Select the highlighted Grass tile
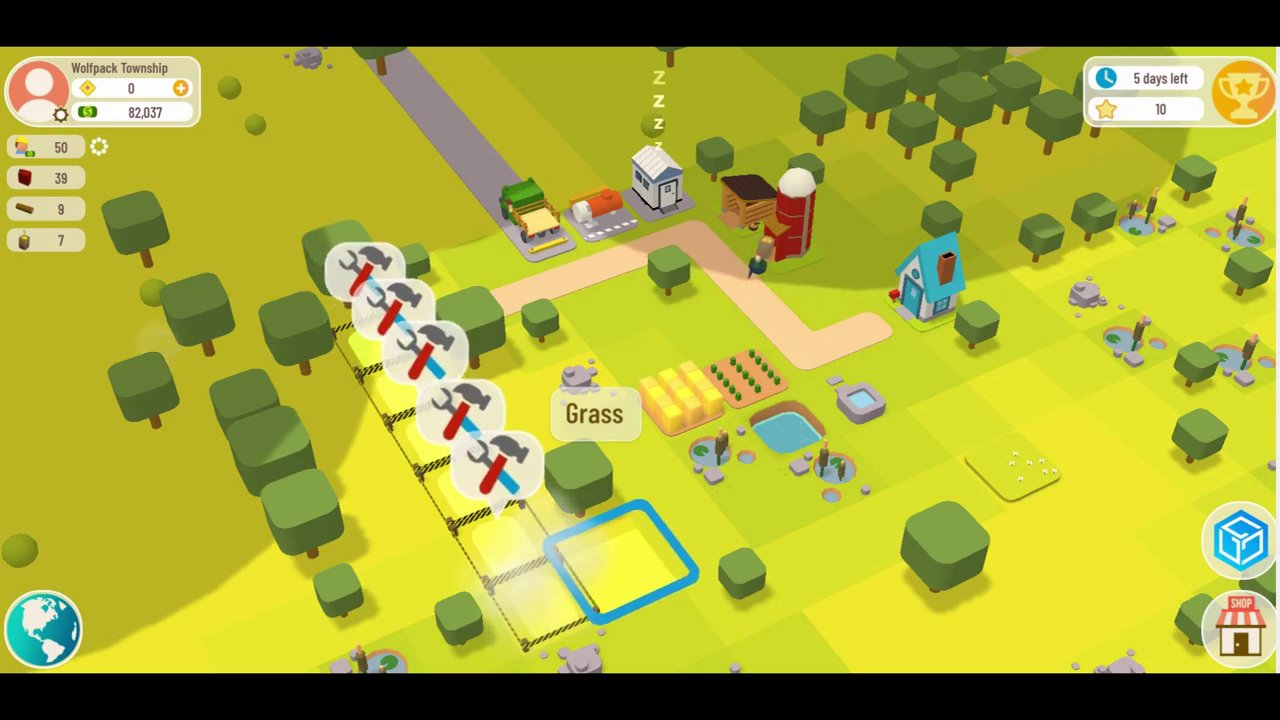Screen dimensions: 1280x720 coord(594,414)
